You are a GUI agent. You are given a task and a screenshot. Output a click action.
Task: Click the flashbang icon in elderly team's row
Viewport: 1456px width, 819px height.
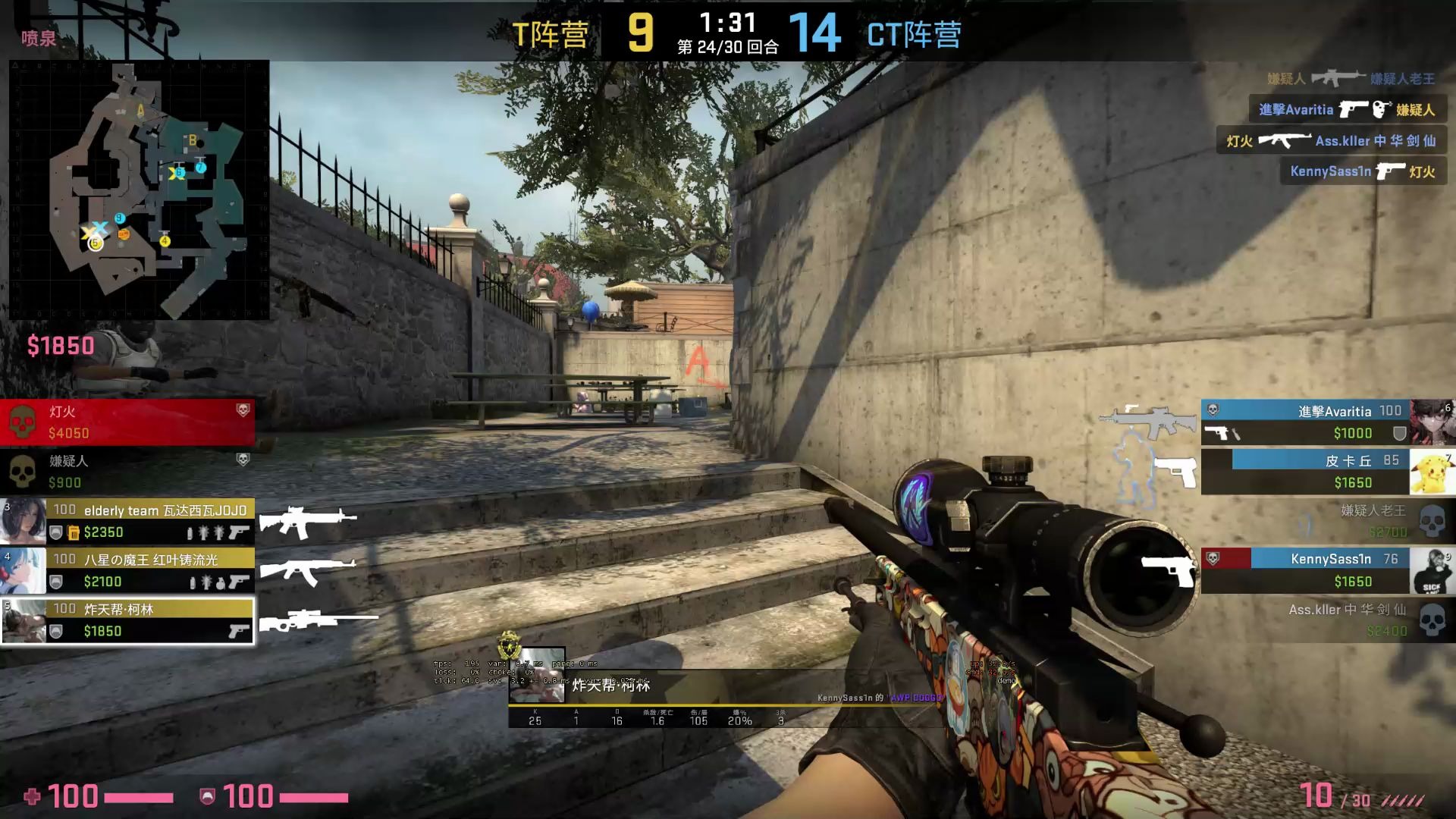(203, 533)
